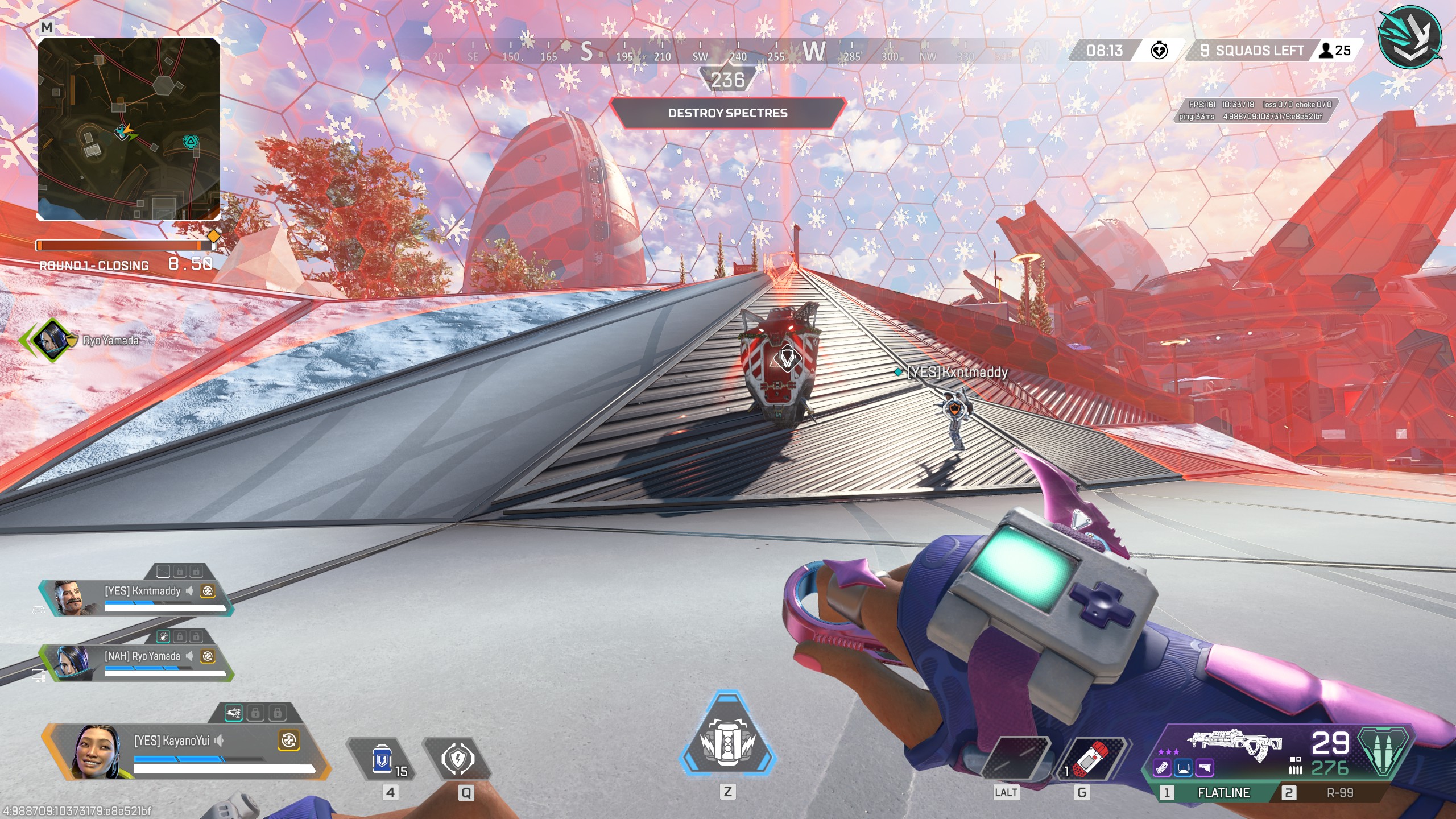Click the Ryo Yamada teammate ping marker
Viewport: 1456px width, 819px height.
tap(52, 340)
